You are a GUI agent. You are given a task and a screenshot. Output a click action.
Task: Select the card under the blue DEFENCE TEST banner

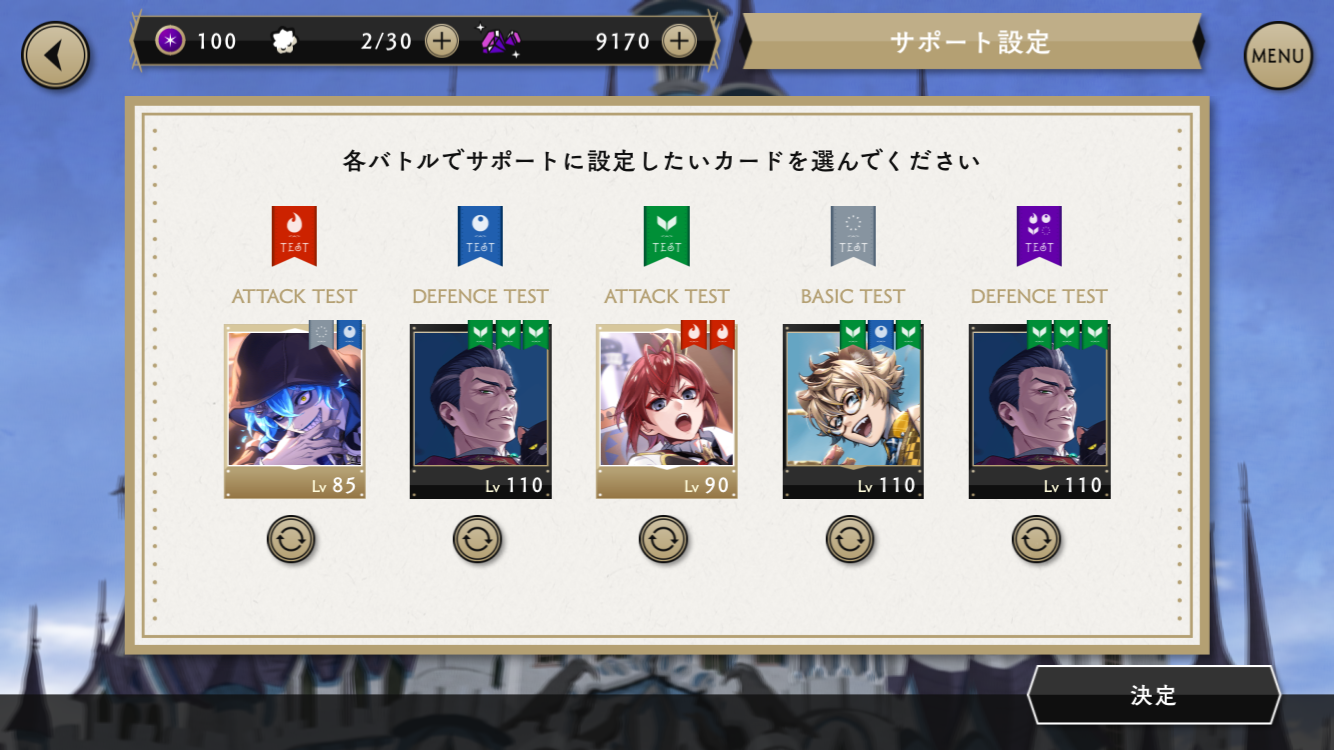coord(480,410)
